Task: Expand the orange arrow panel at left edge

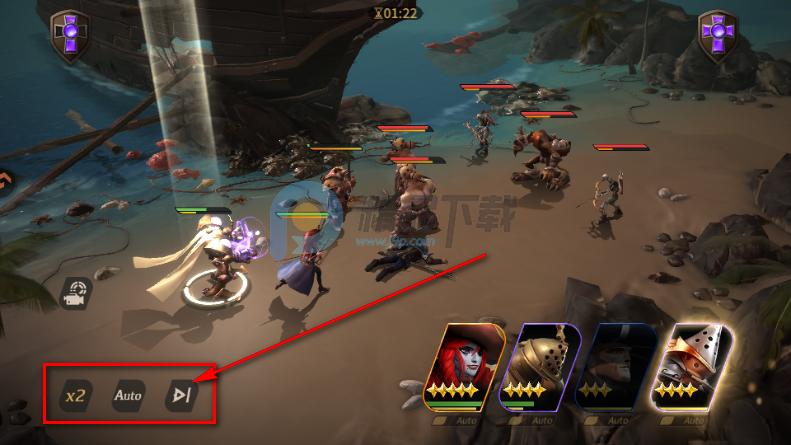Action: pyautogui.click(x=5, y=180)
